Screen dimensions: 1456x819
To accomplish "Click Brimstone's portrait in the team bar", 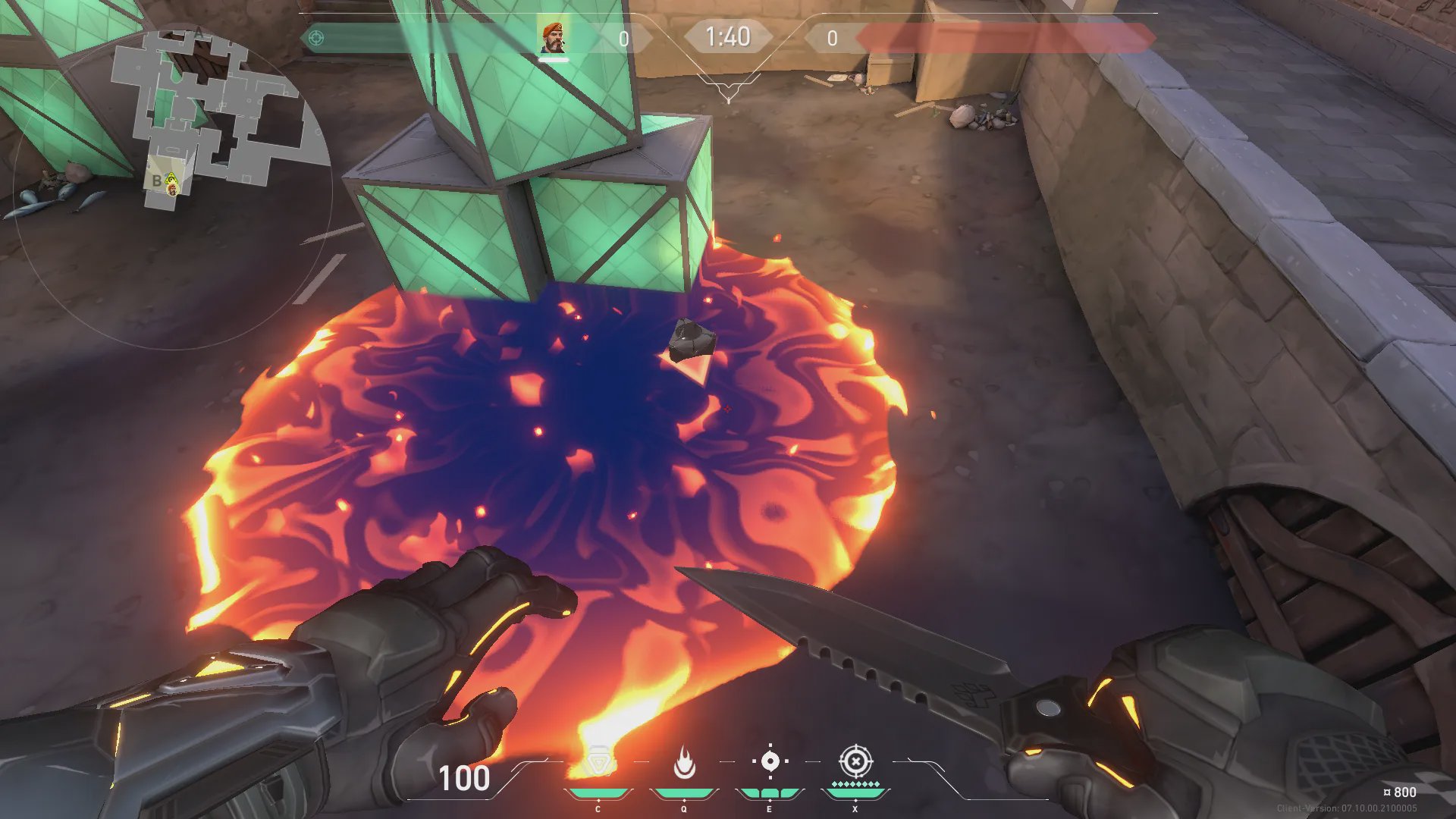I will point(553,37).
